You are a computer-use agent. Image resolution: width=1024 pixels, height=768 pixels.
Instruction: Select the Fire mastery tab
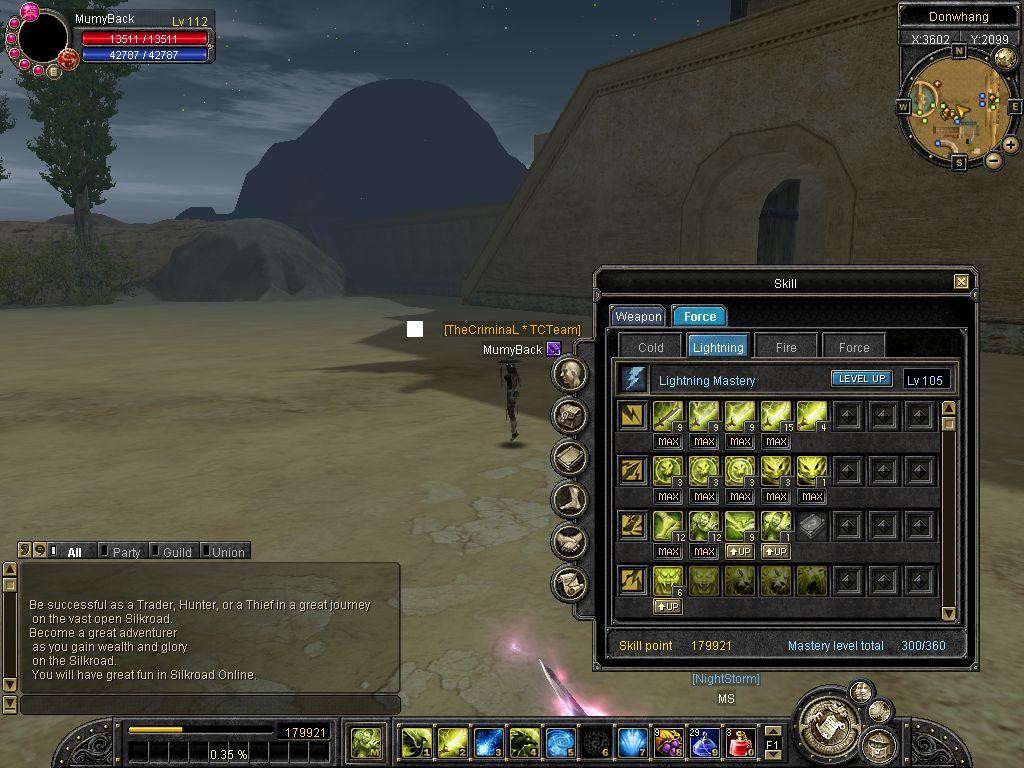[x=786, y=347]
